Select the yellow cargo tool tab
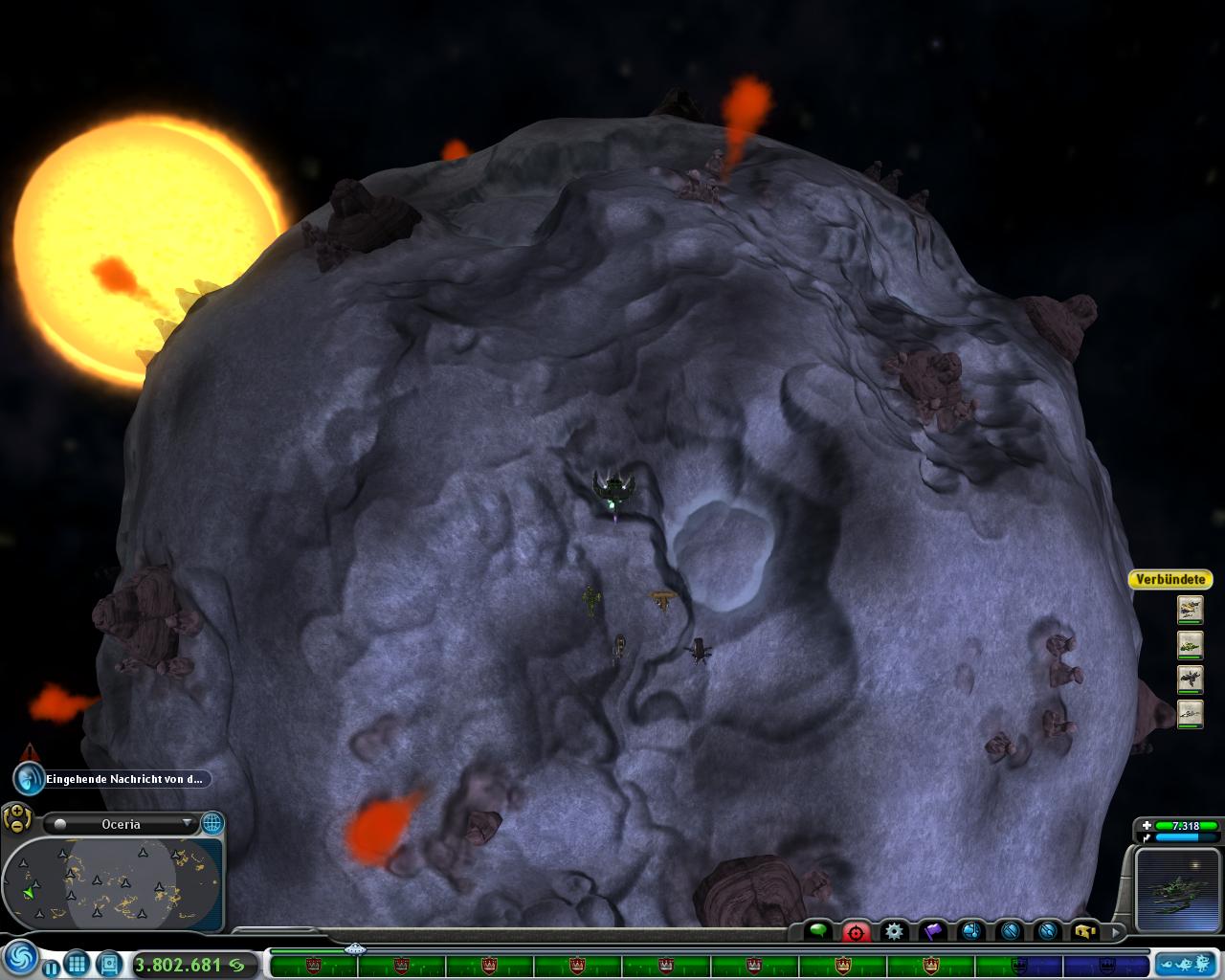Viewport: 1225px width, 980px height. [1084, 930]
